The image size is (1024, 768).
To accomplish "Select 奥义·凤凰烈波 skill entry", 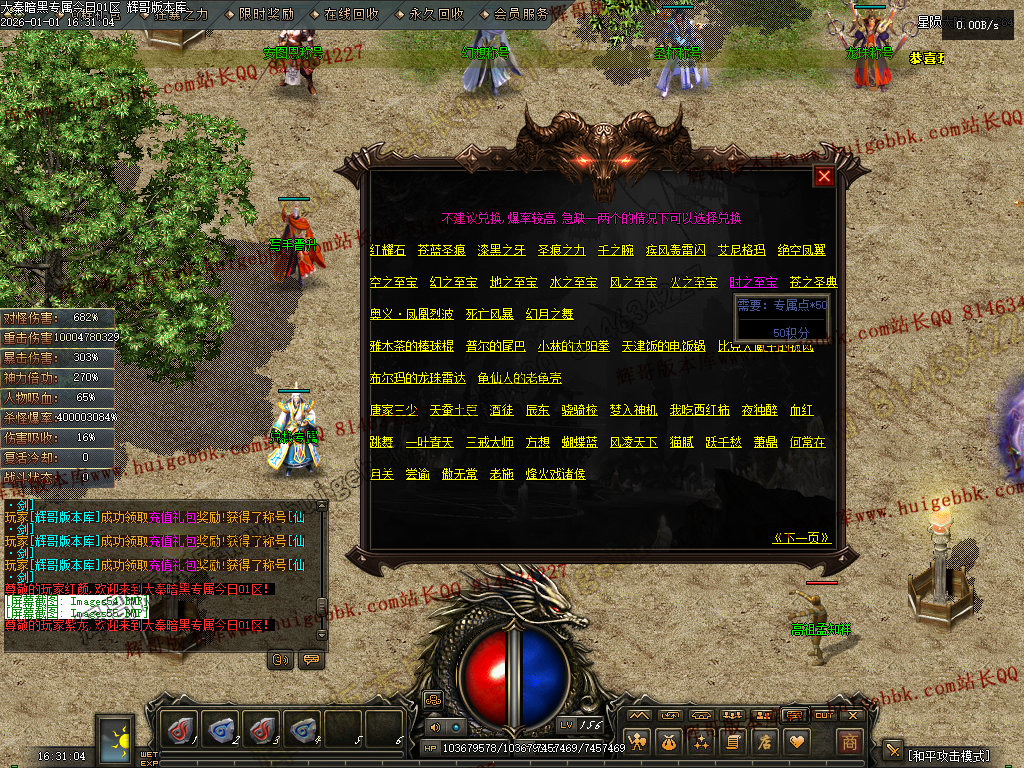I will [x=411, y=314].
